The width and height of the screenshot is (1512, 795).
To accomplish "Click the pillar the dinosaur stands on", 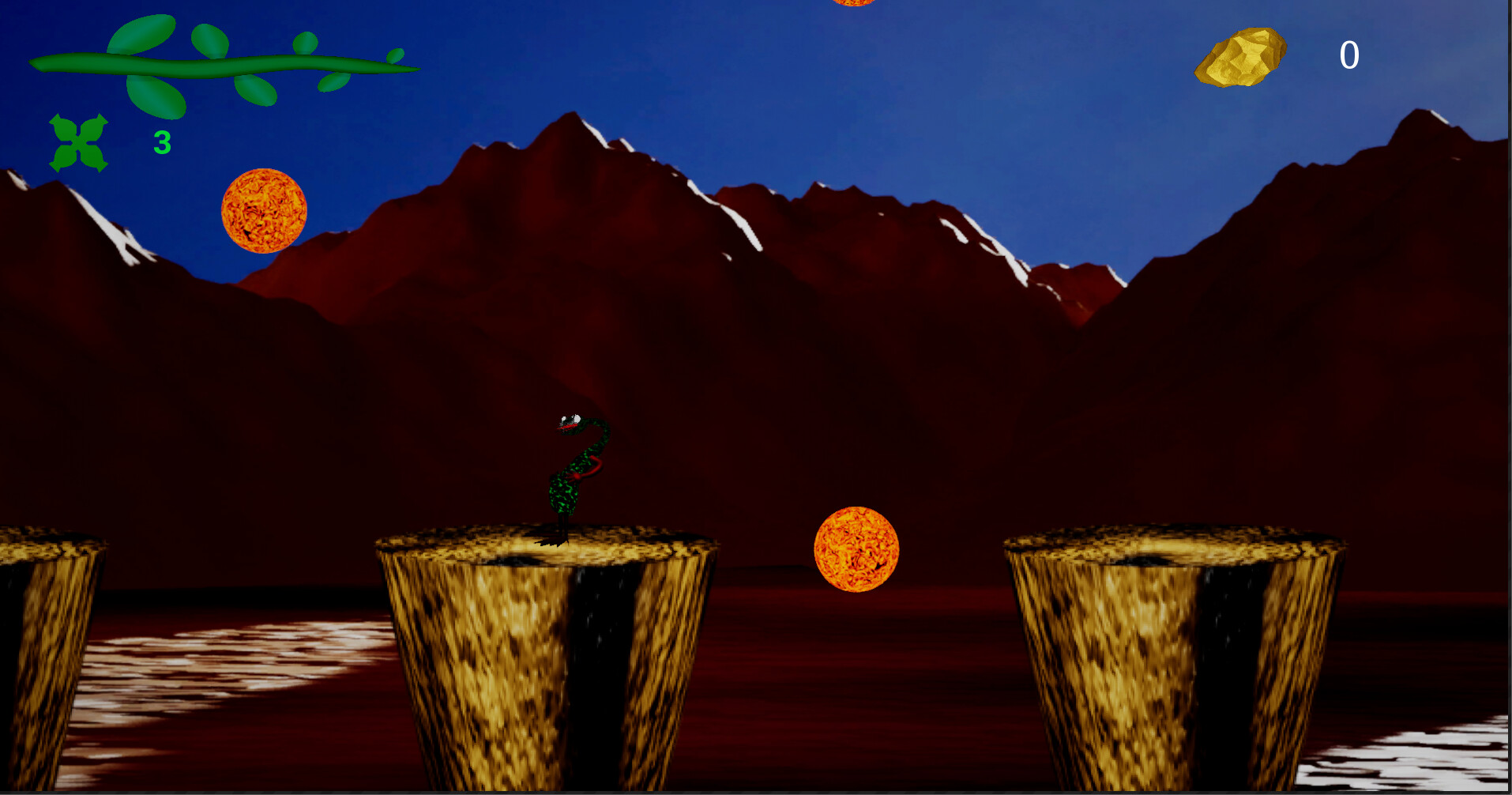I will click(x=545, y=656).
